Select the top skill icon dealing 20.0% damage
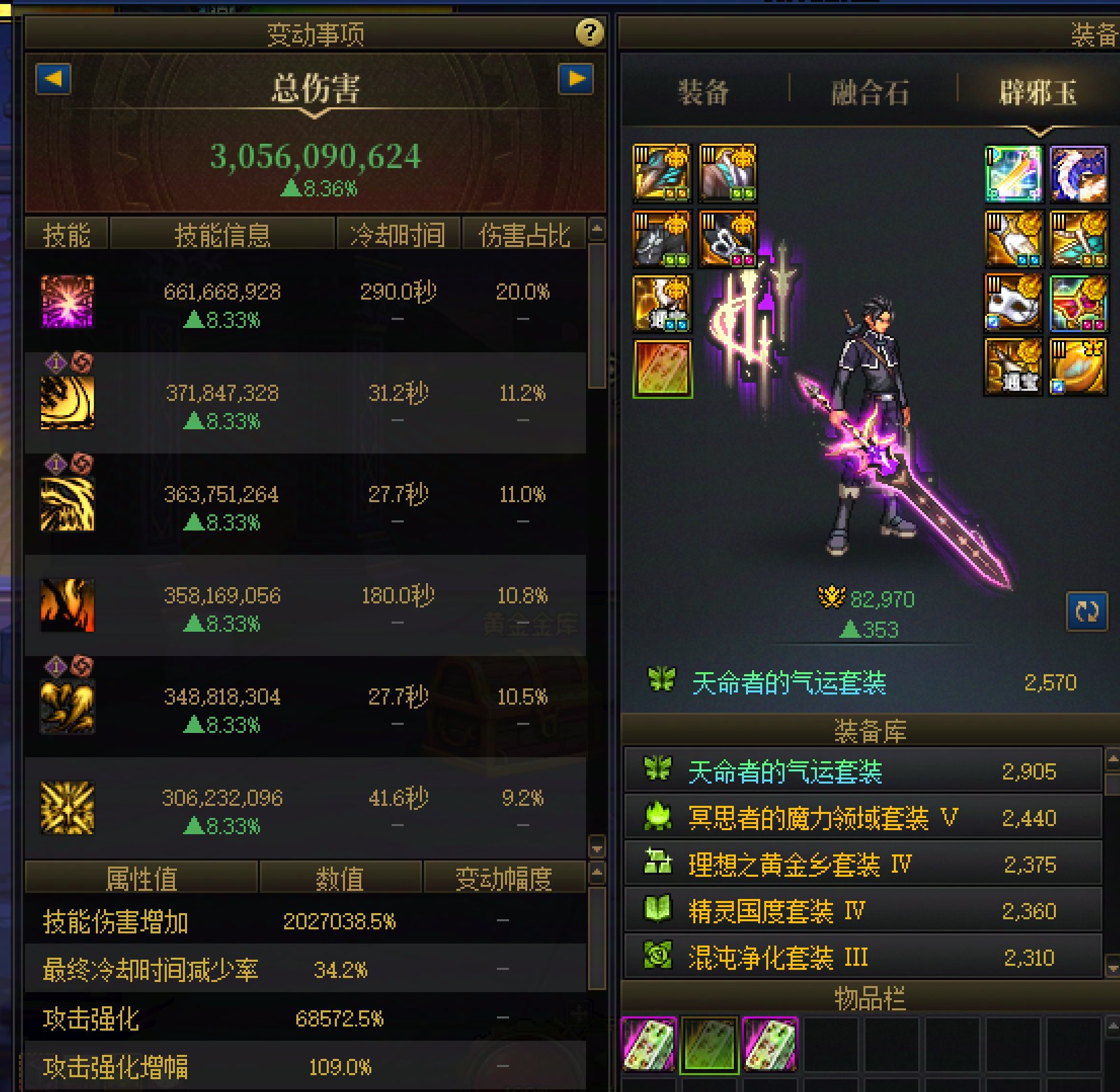 [x=68, y=302]
